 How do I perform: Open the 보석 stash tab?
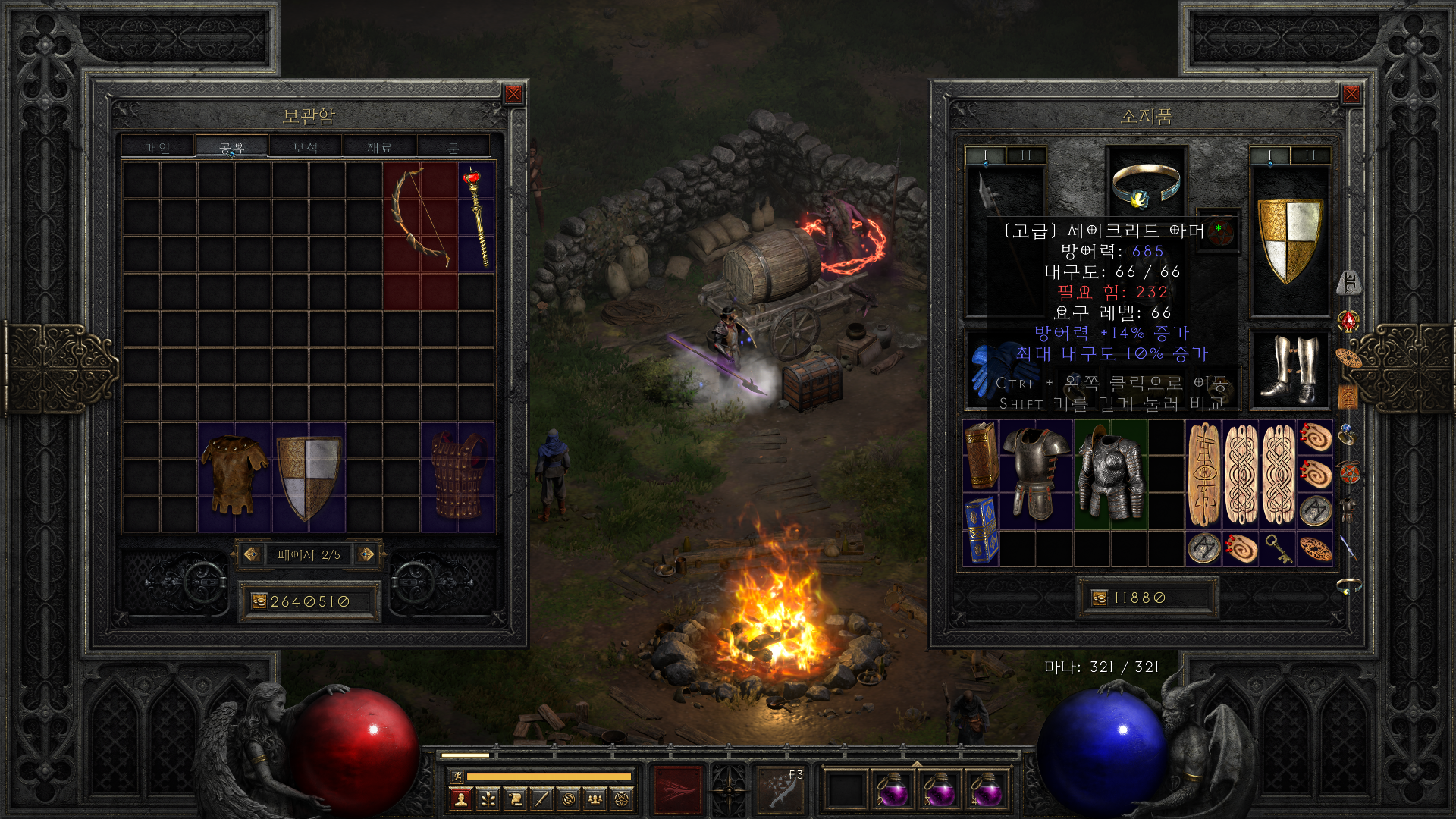305,147
